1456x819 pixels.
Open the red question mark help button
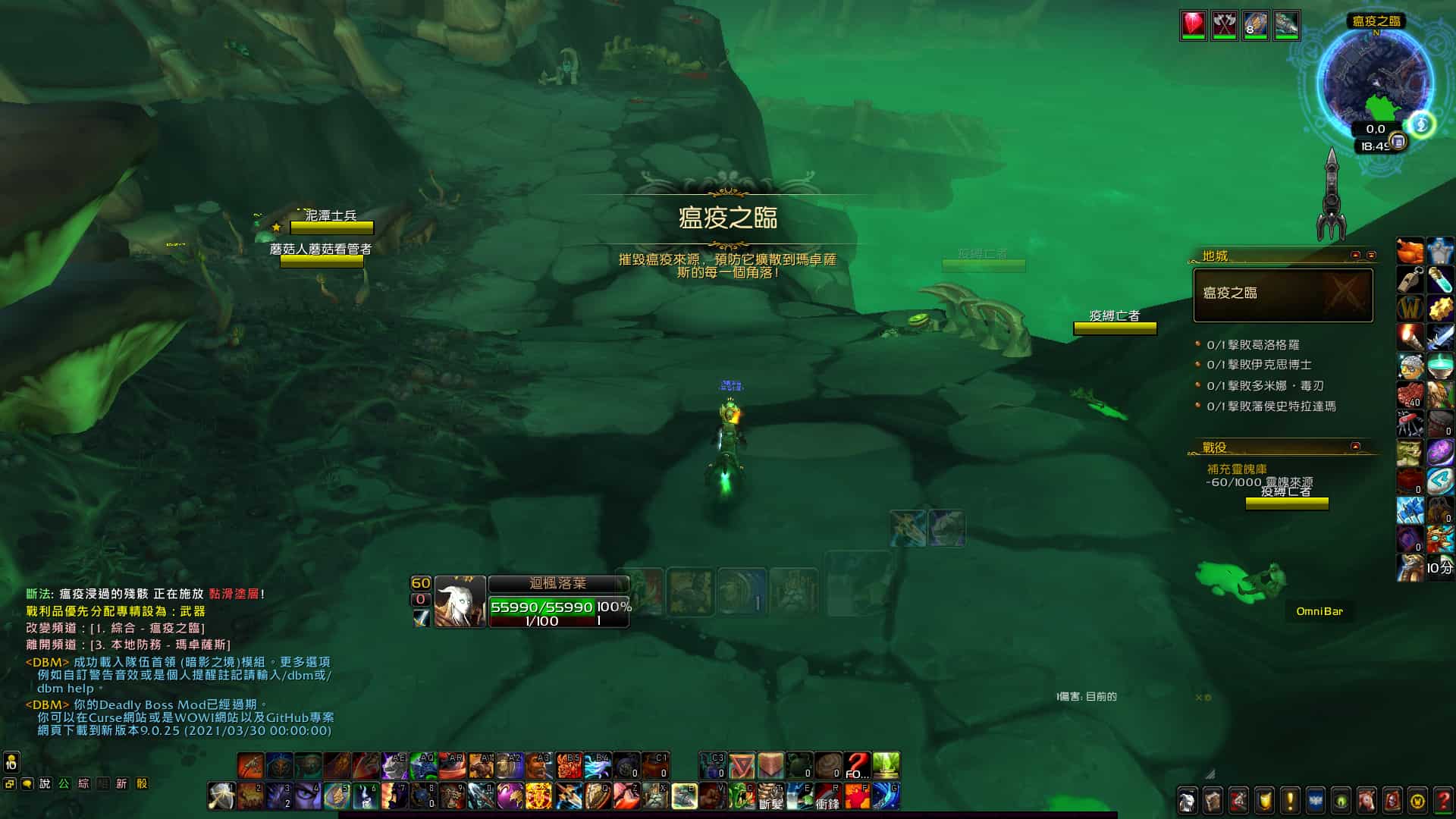tap(1443, 800)
